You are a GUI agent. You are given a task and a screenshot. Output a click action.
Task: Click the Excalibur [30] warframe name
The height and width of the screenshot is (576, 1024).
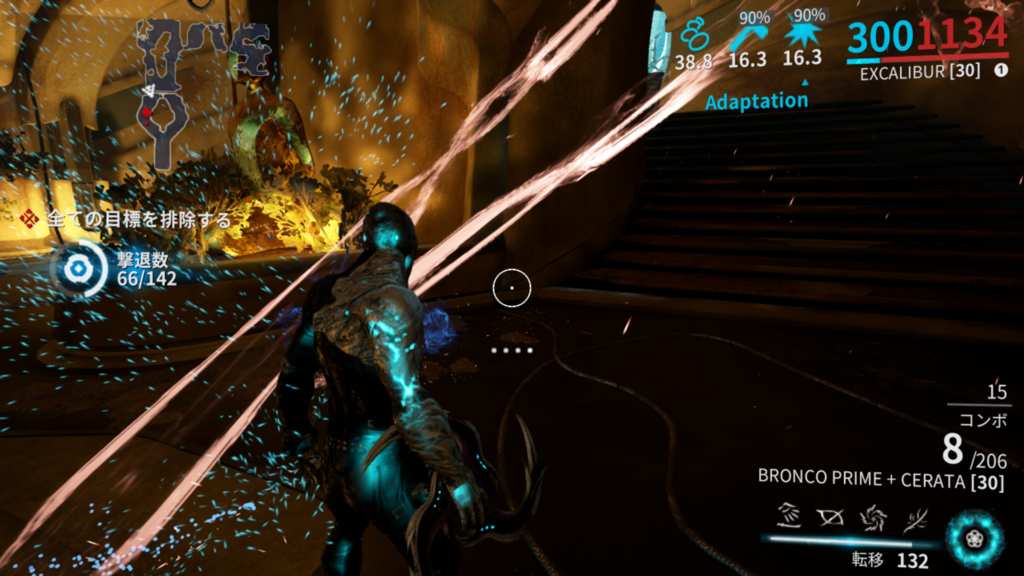pyautogui.click(x=920, y=72)
